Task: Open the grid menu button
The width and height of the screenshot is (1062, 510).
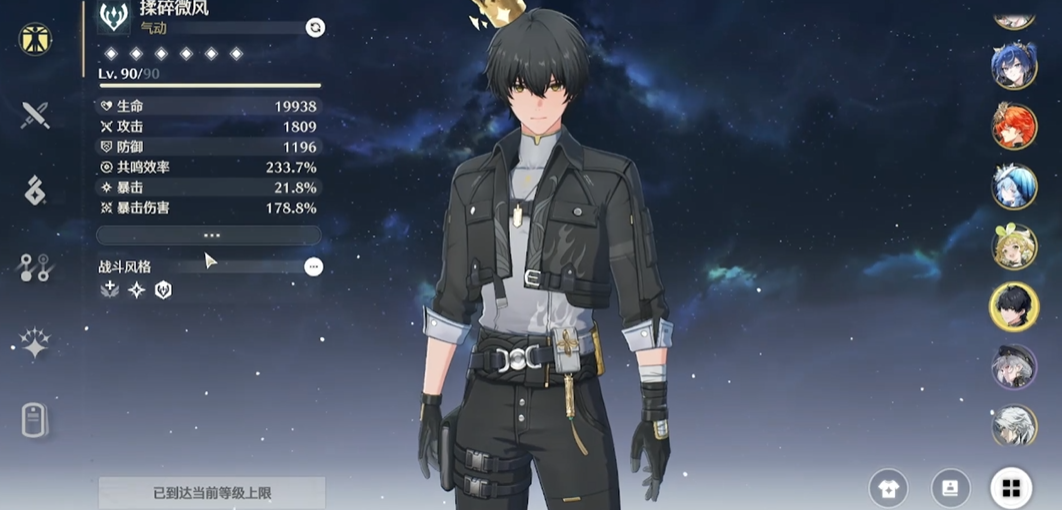Action: (x=1011, y=488)
